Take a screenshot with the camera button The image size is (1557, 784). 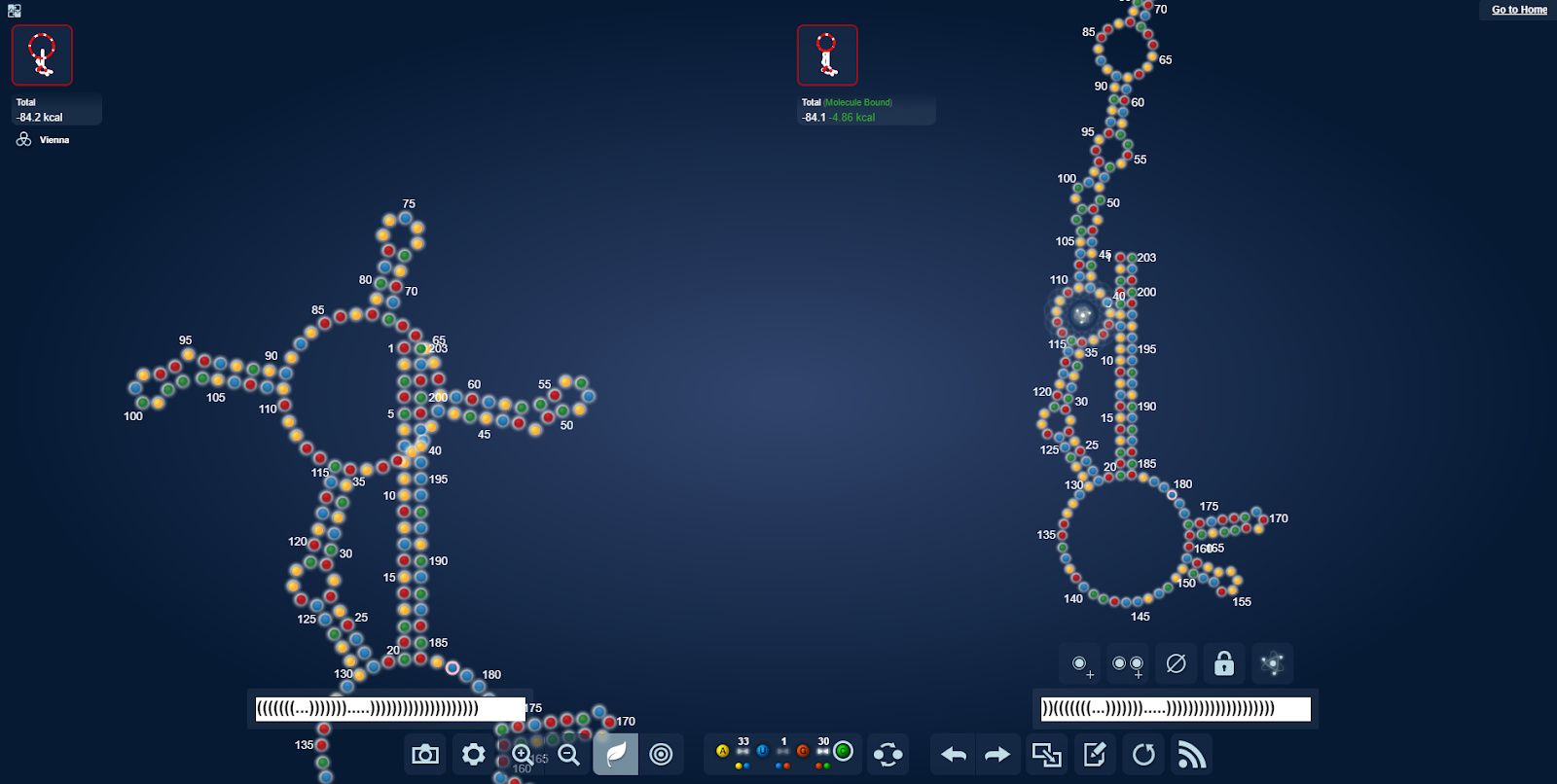425,755
